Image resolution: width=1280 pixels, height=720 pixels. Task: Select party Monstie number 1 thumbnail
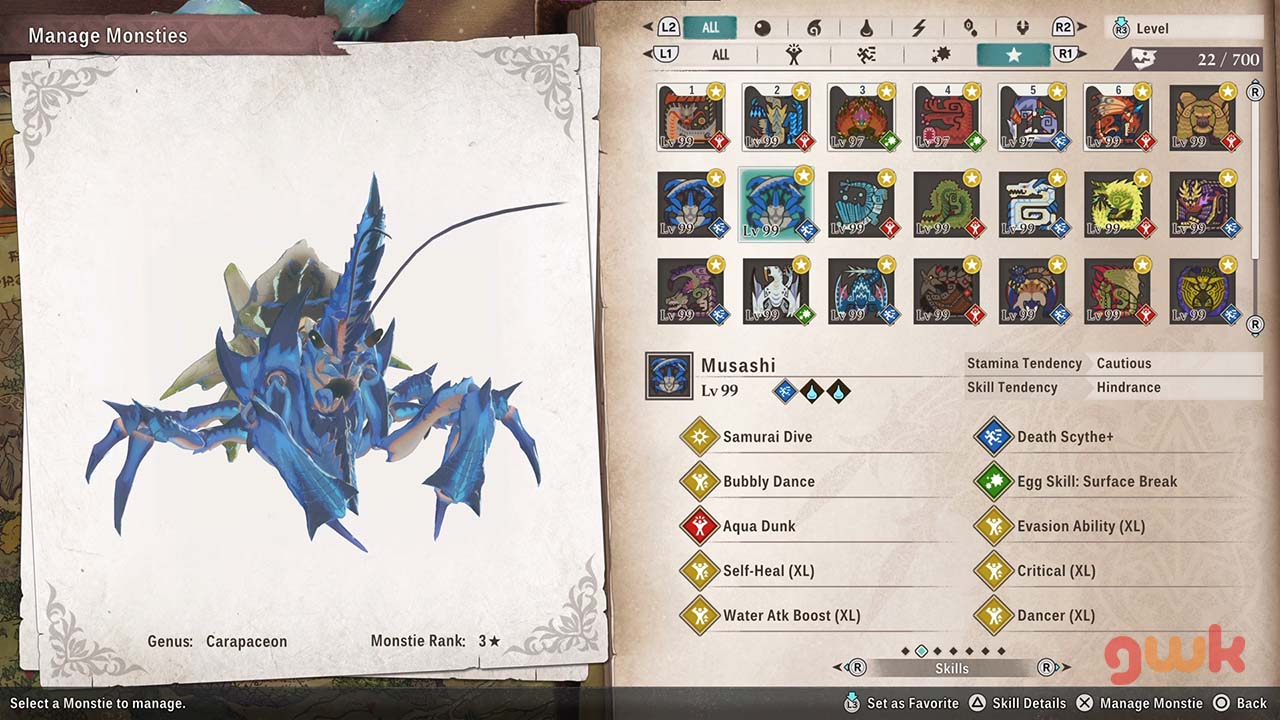click(x=691, y=117)
